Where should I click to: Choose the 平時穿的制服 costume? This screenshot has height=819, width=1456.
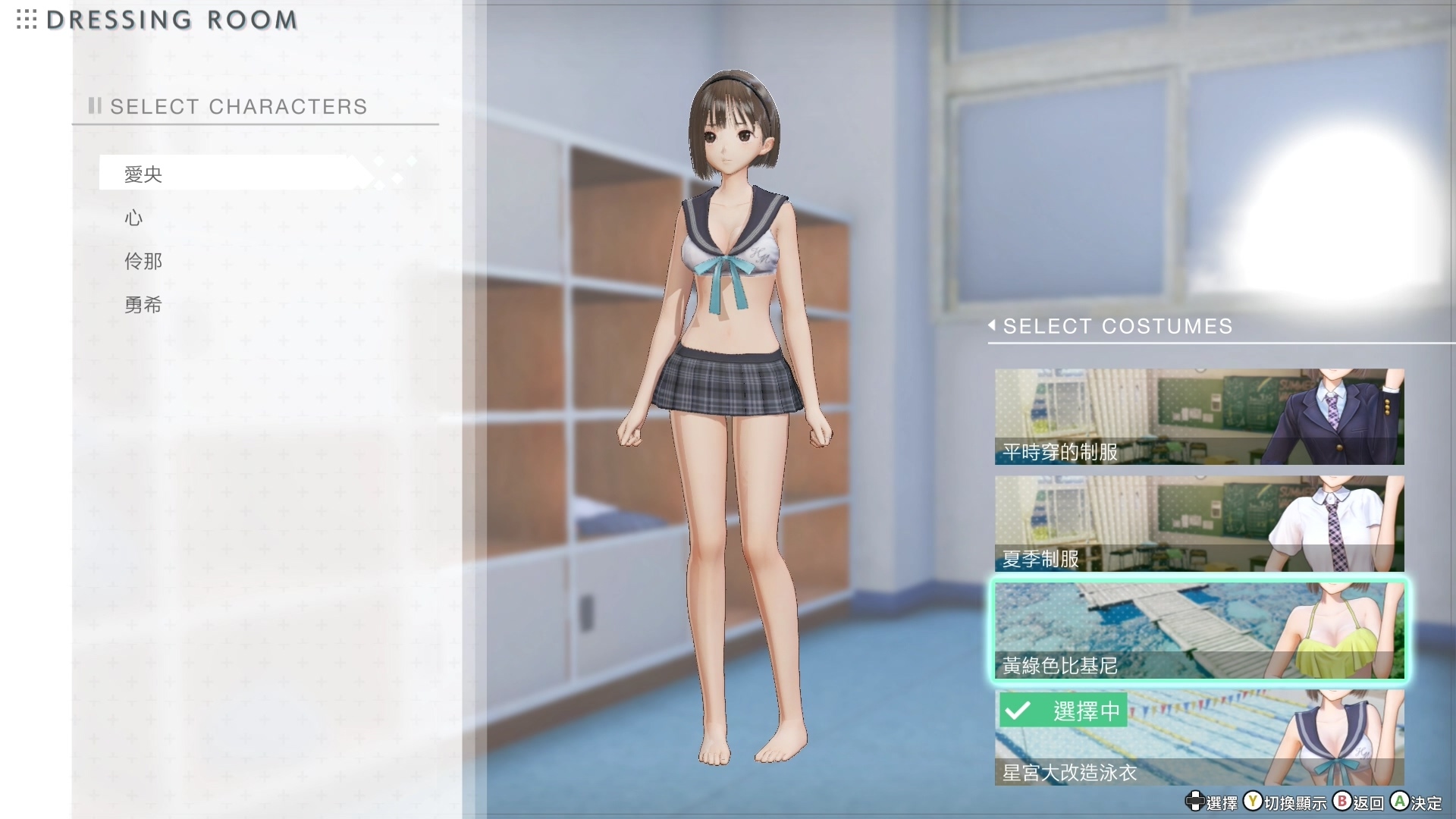pyautogui.click(x=1198, y=417)
